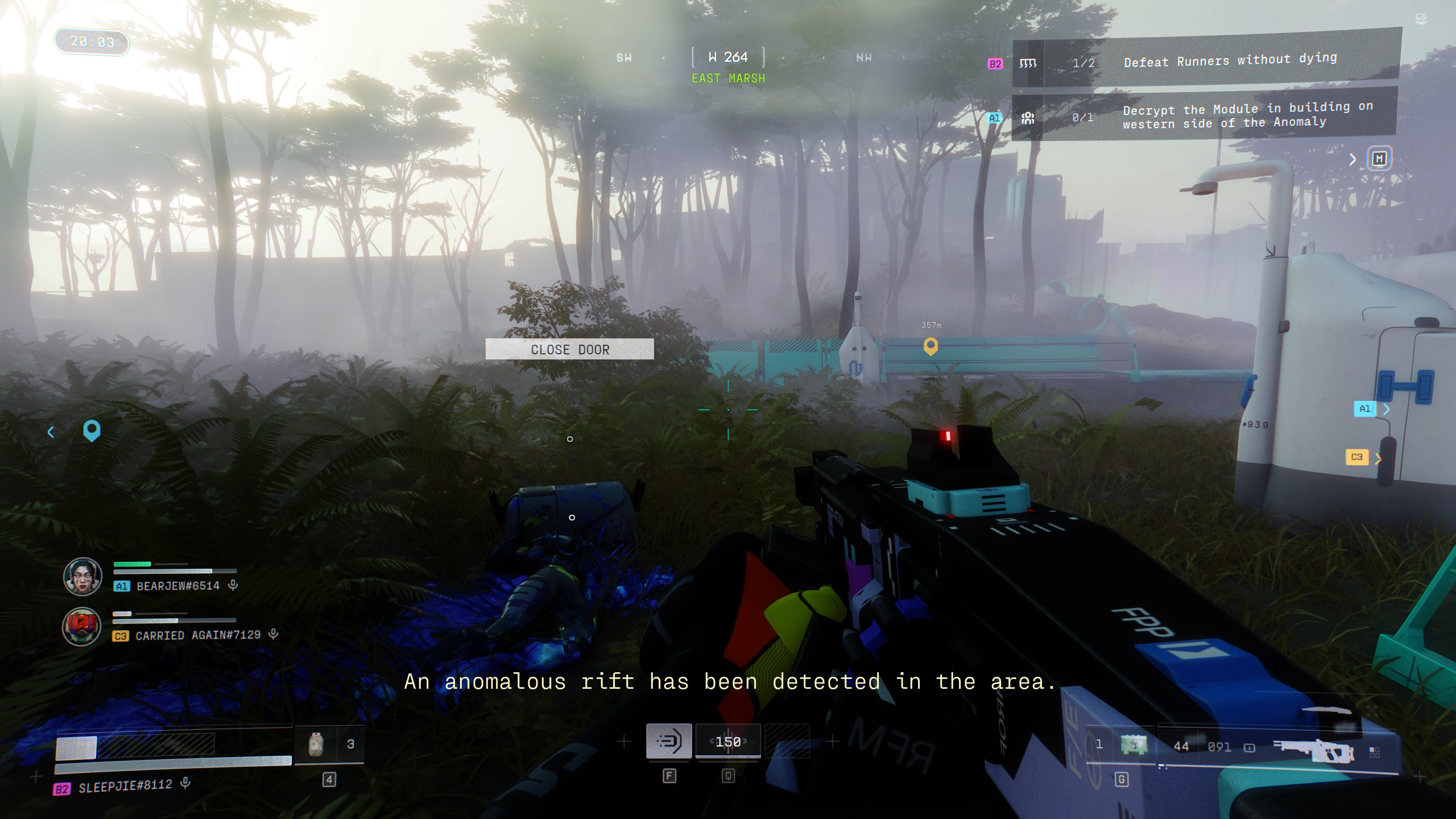Click the yellow 357m waypoint marker
Viewport: 1456px width, 819px height.
930,346
